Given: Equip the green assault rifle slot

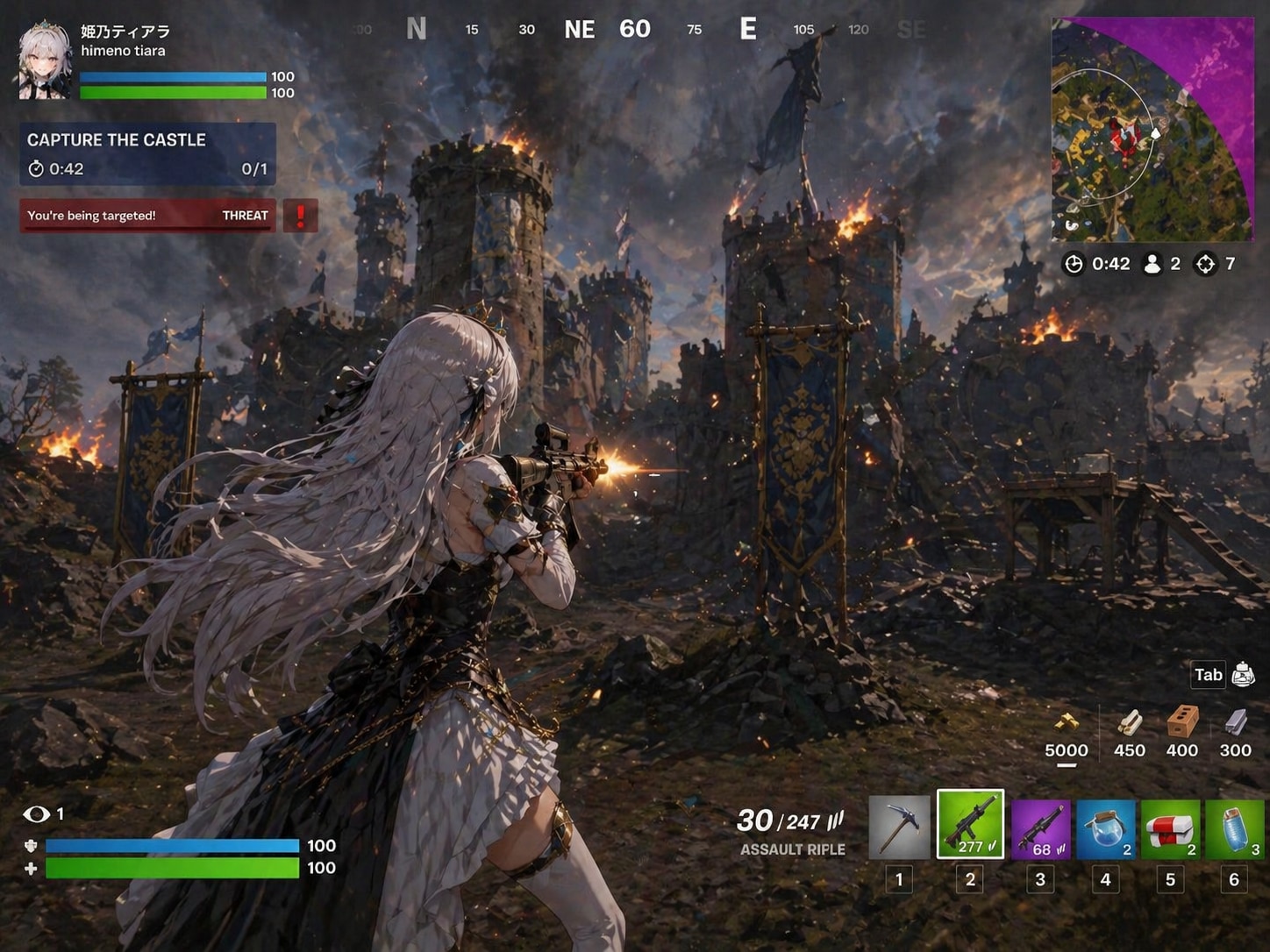Looking at the screenshot, I should pos(970,825).
